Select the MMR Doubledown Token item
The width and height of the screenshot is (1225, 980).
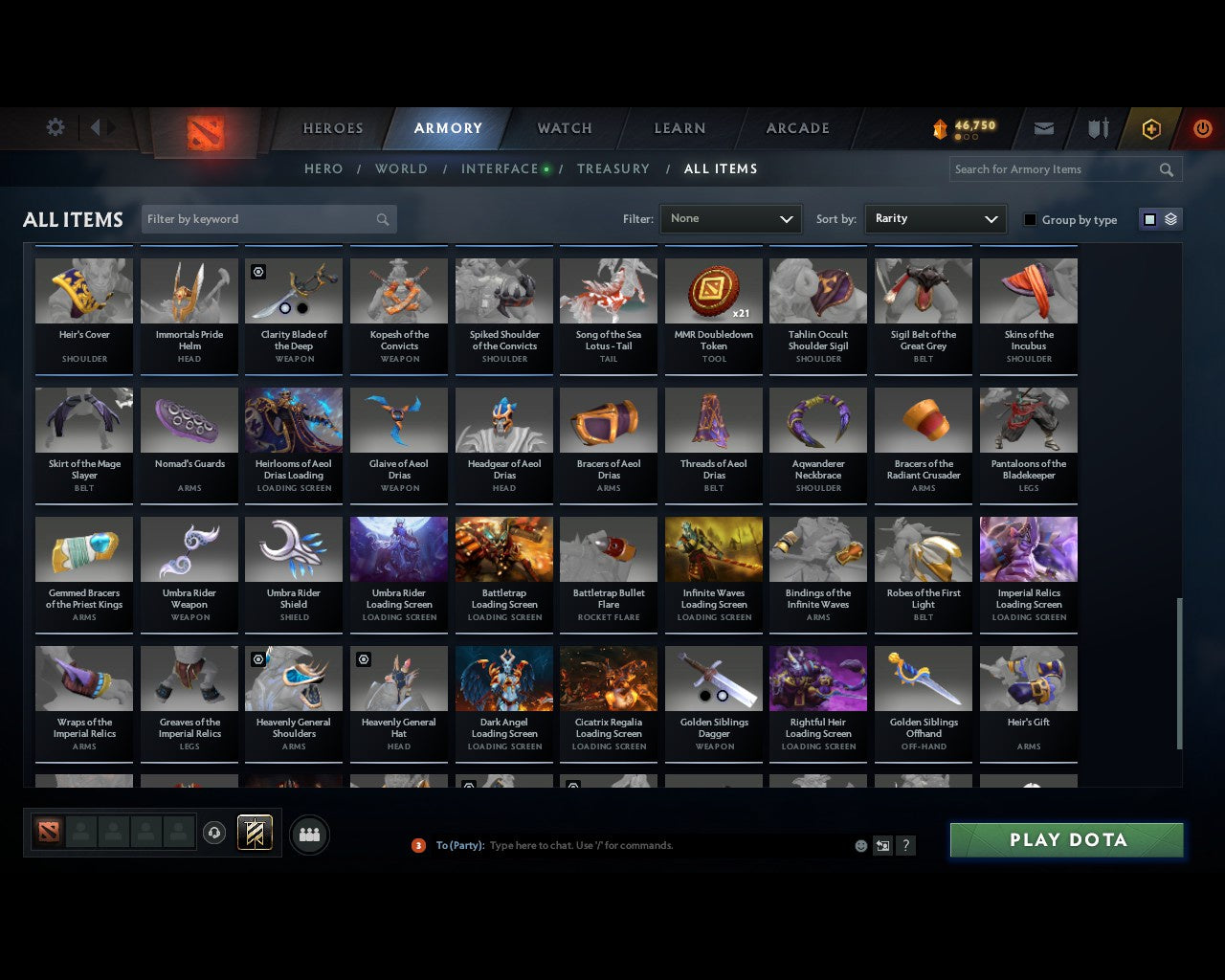(x=713, y=290)
